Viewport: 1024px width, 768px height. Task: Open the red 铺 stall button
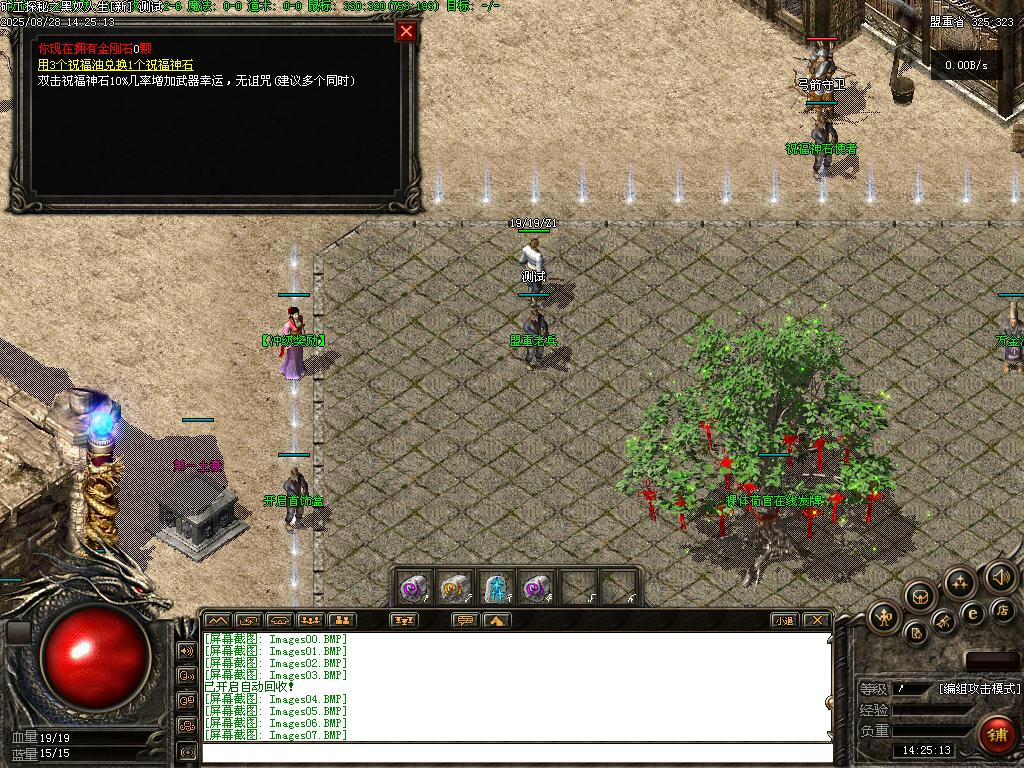(x=996, y=734)
